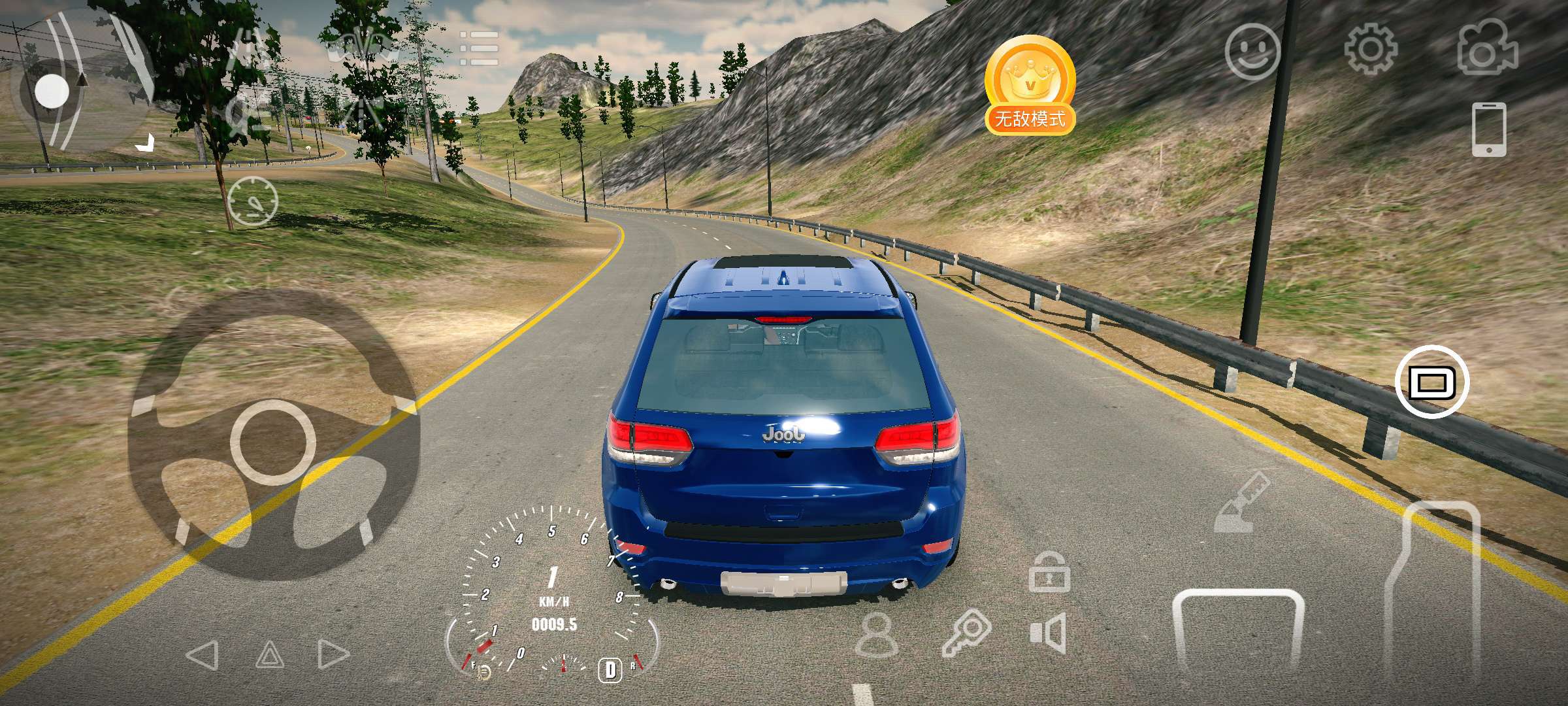1568x706 pixels.
Task: Open the settings gear menu
Action: tap(1371, 50)
